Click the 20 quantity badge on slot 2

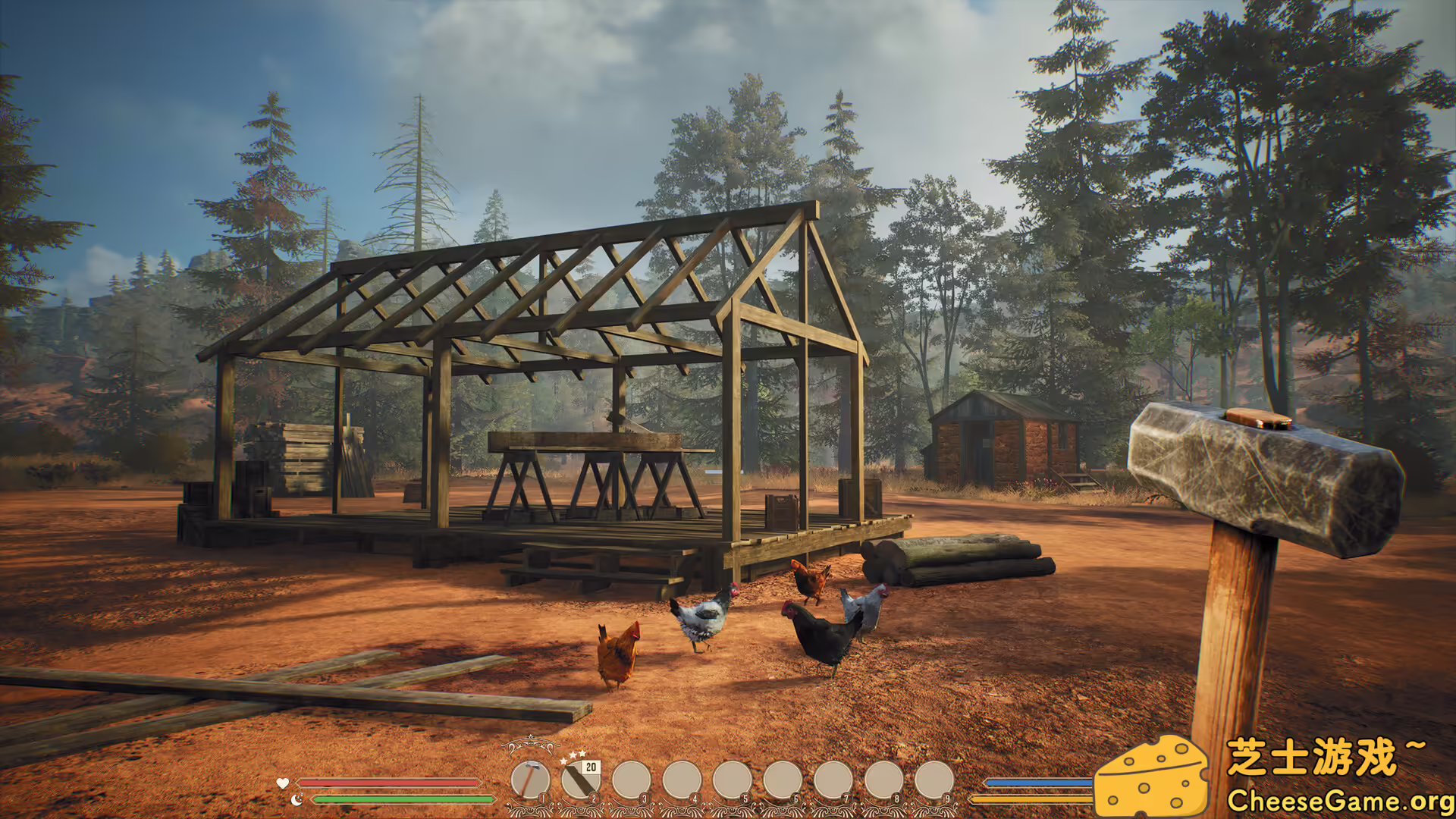591,767
